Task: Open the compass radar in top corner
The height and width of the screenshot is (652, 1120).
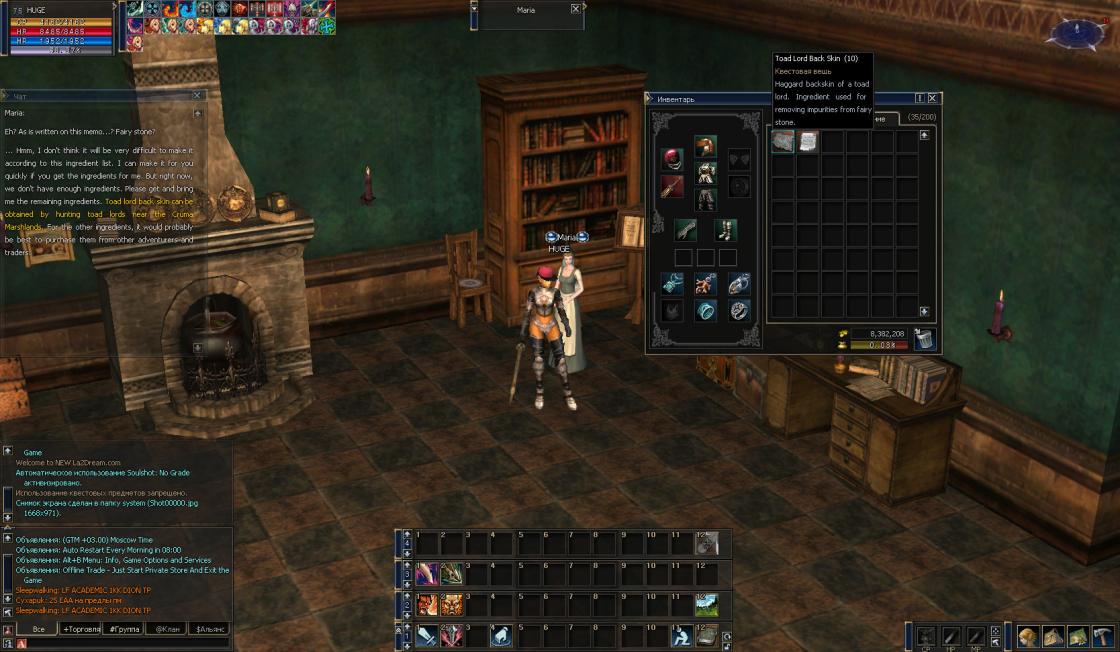Action: click(x=1074, y=33)
